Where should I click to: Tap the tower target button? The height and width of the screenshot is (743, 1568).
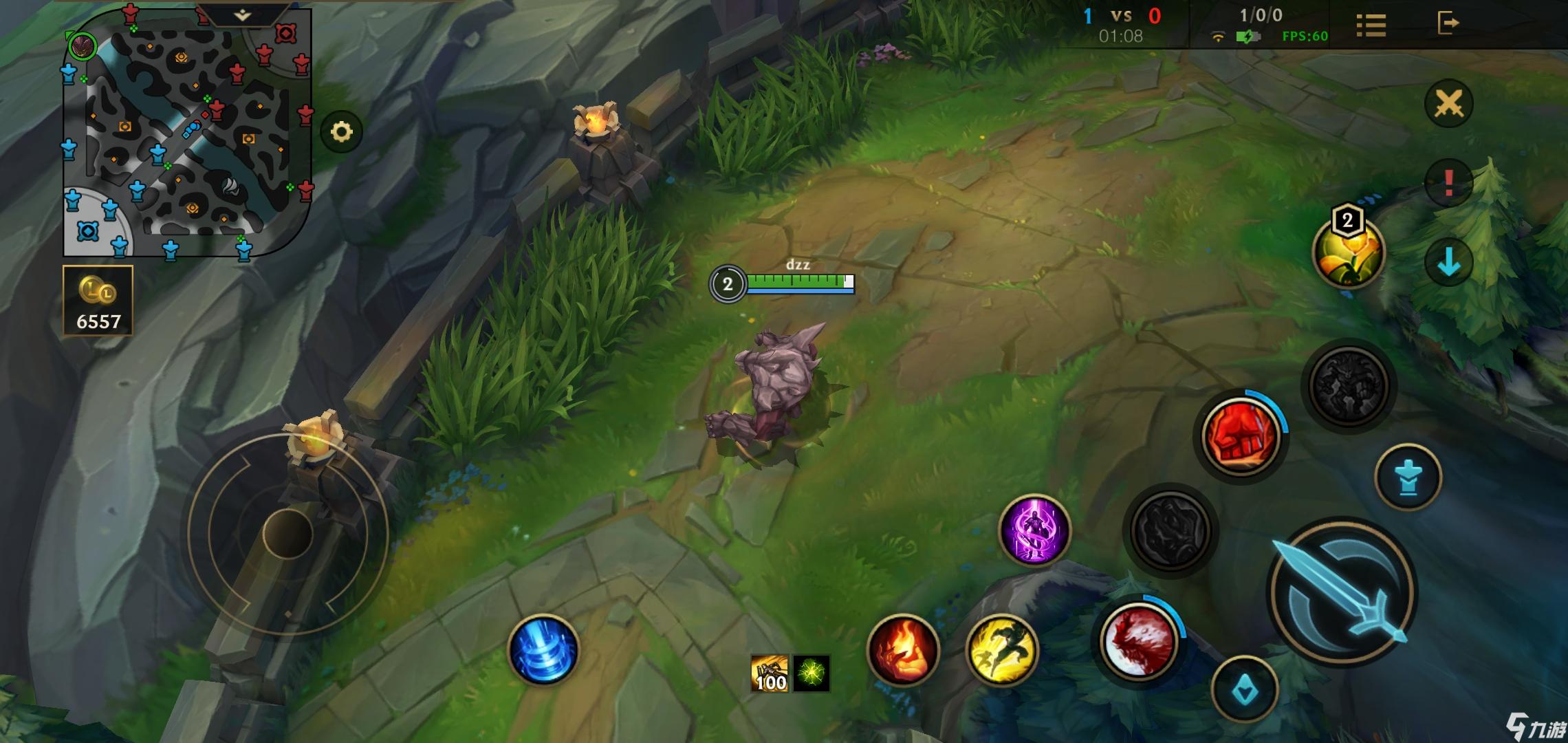[x=1408, y=477]
